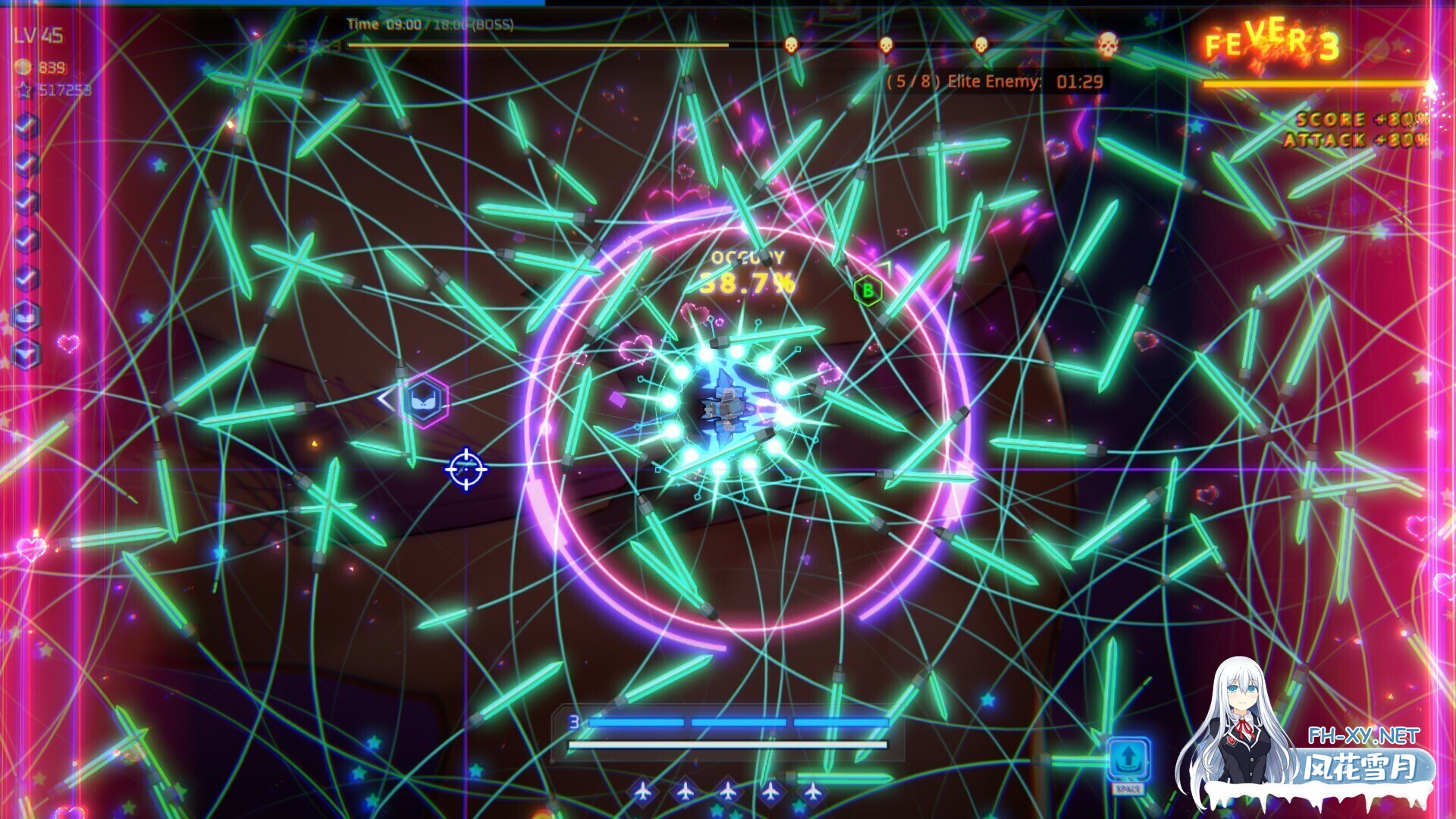
Task: Toggle the bed hexagon icon in the sidebar
Action: click(26, 314)
